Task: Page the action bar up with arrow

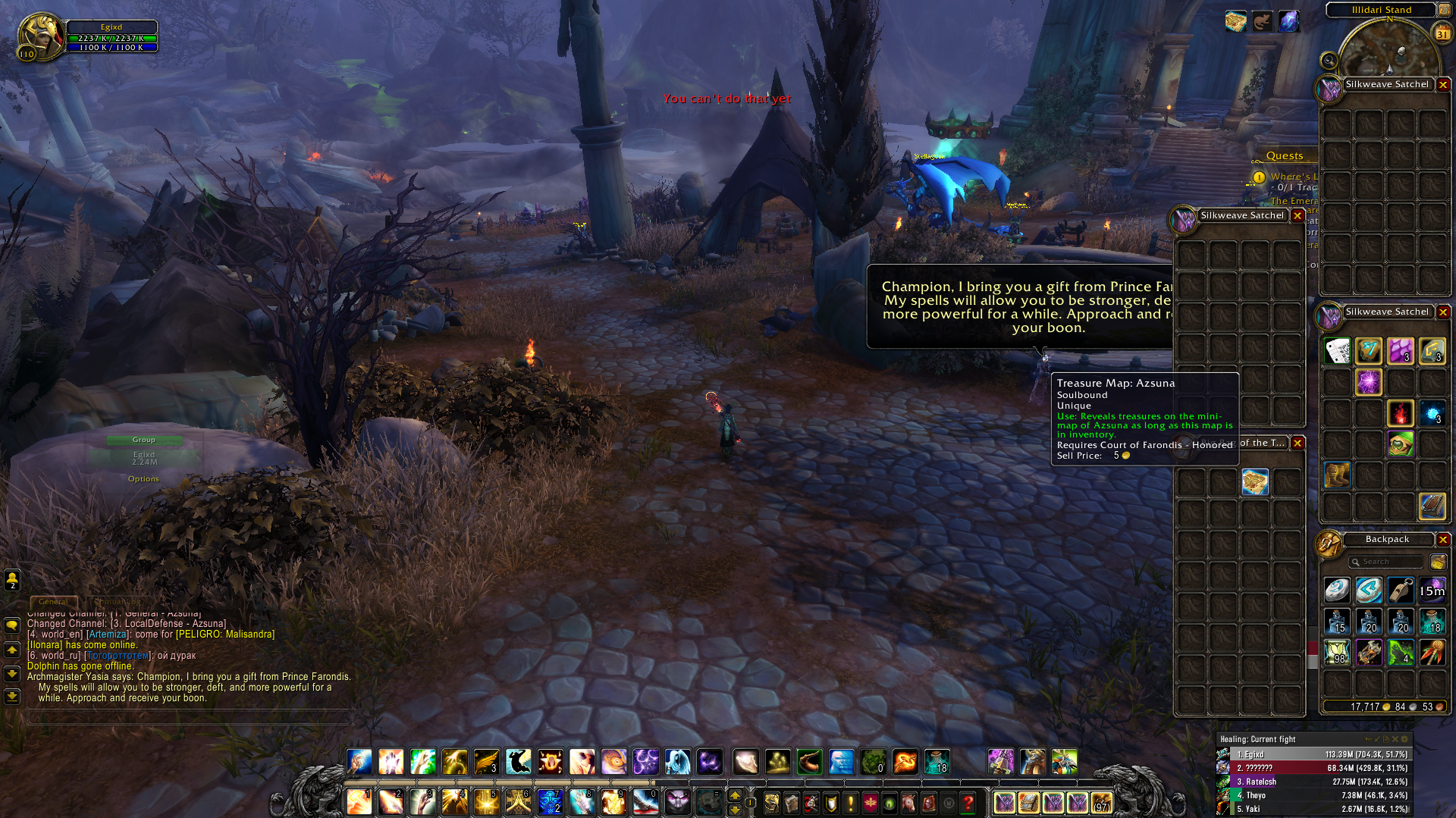Action: pyautogui.click(x=734, y=795)
